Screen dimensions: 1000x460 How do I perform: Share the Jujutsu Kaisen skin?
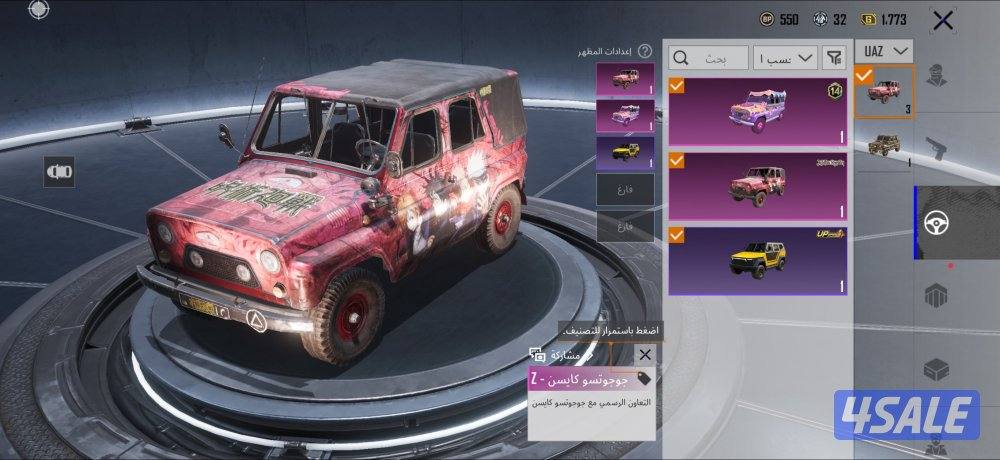coord(558,355)
